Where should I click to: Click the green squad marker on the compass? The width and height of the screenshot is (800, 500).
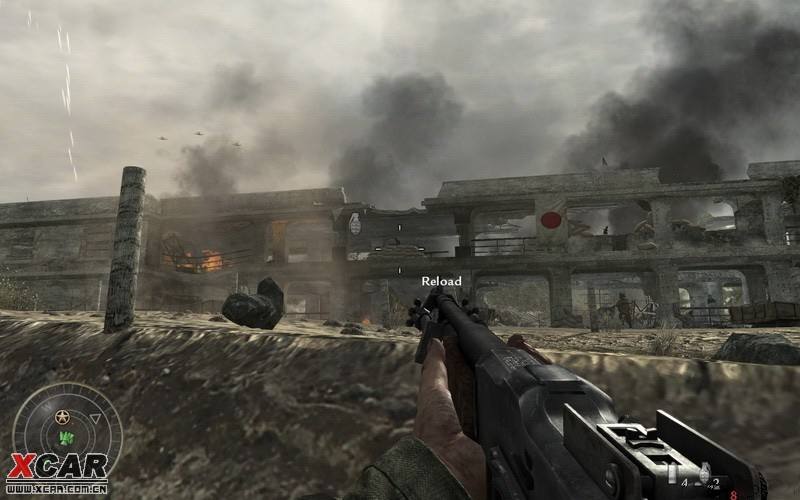67,439
